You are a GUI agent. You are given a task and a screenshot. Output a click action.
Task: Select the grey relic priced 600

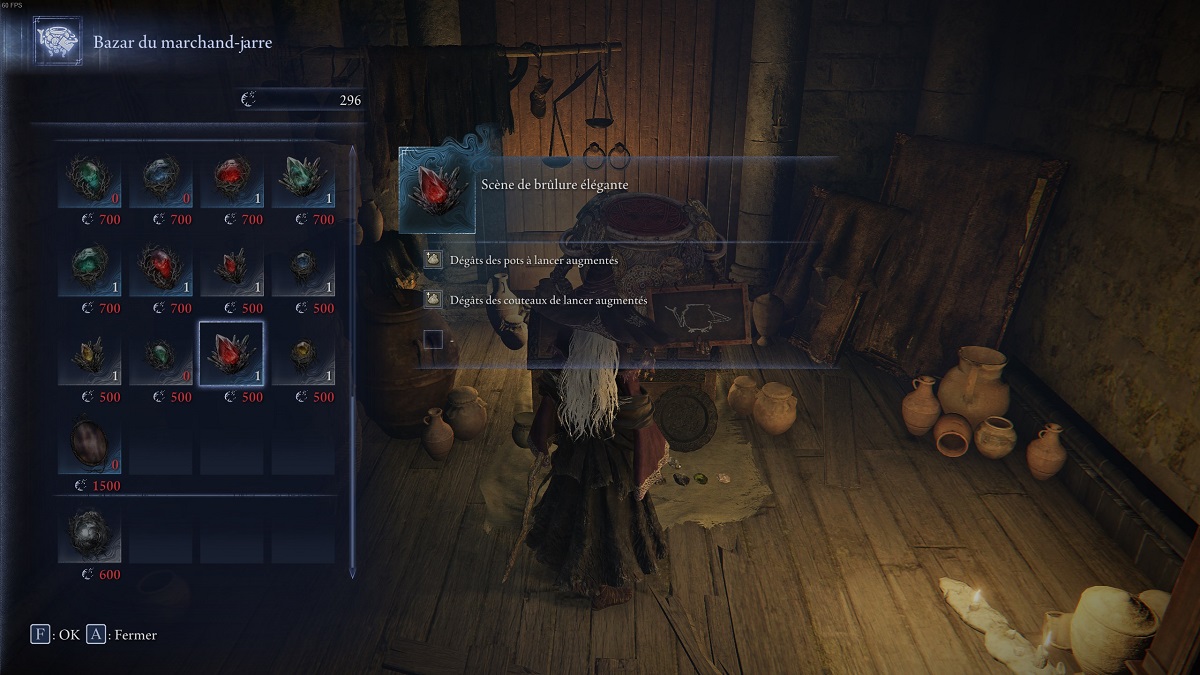89,534
